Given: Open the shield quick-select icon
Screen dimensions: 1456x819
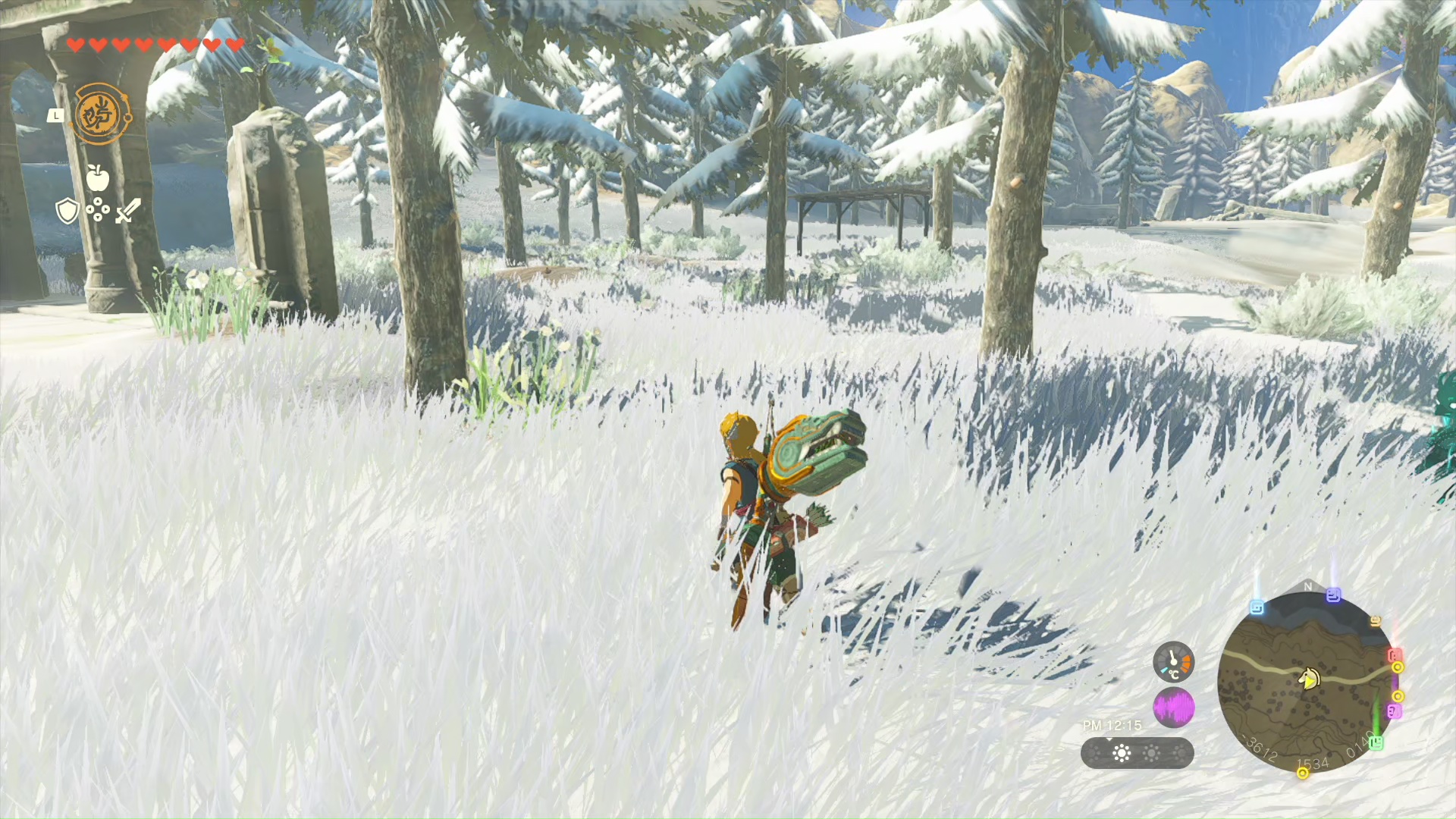Looking at the screenshot, I should coord(67,211).
